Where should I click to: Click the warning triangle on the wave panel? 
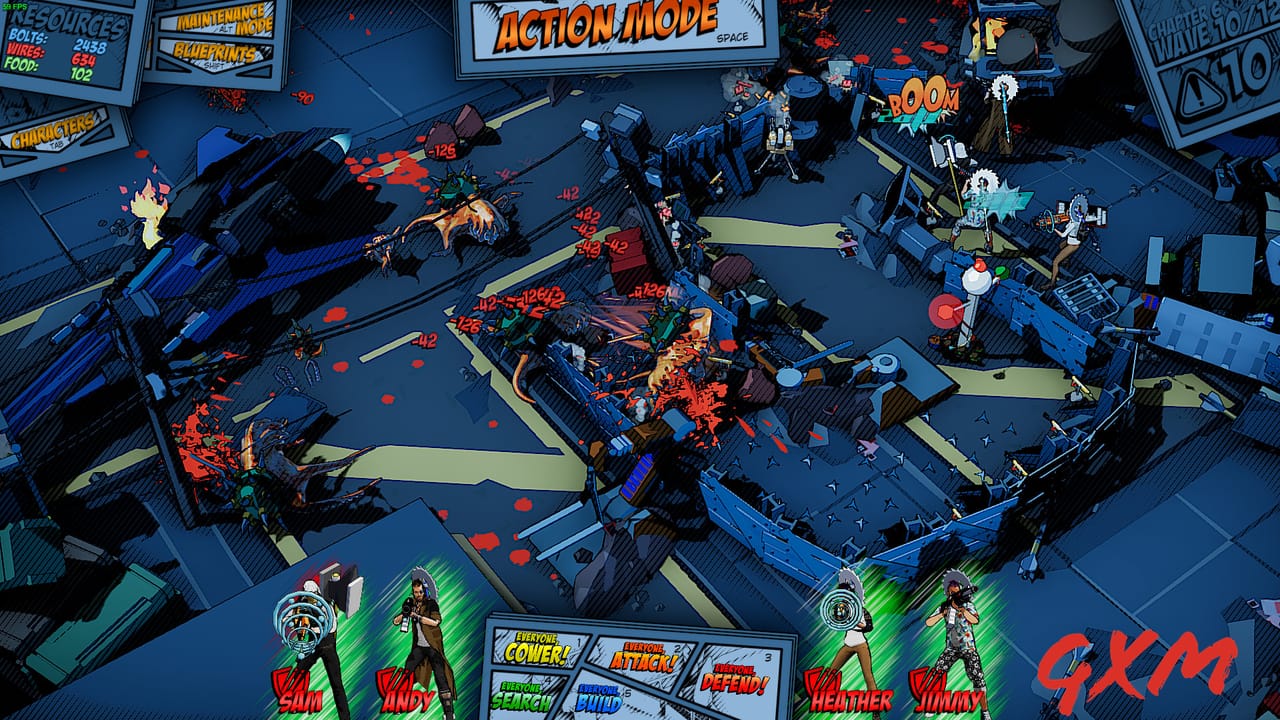coord(1198,88)
